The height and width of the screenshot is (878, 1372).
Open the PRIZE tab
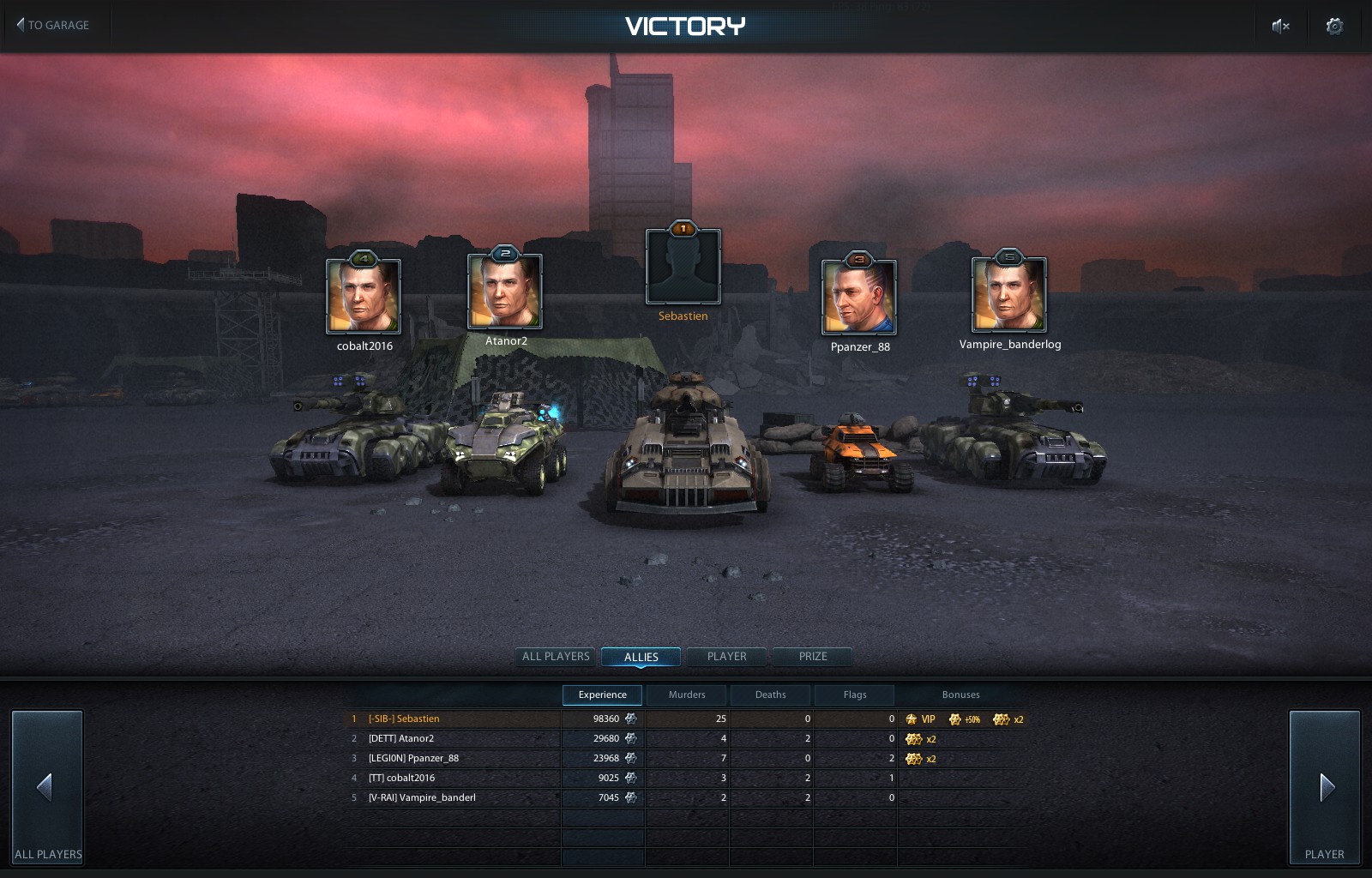pos(811,657)
